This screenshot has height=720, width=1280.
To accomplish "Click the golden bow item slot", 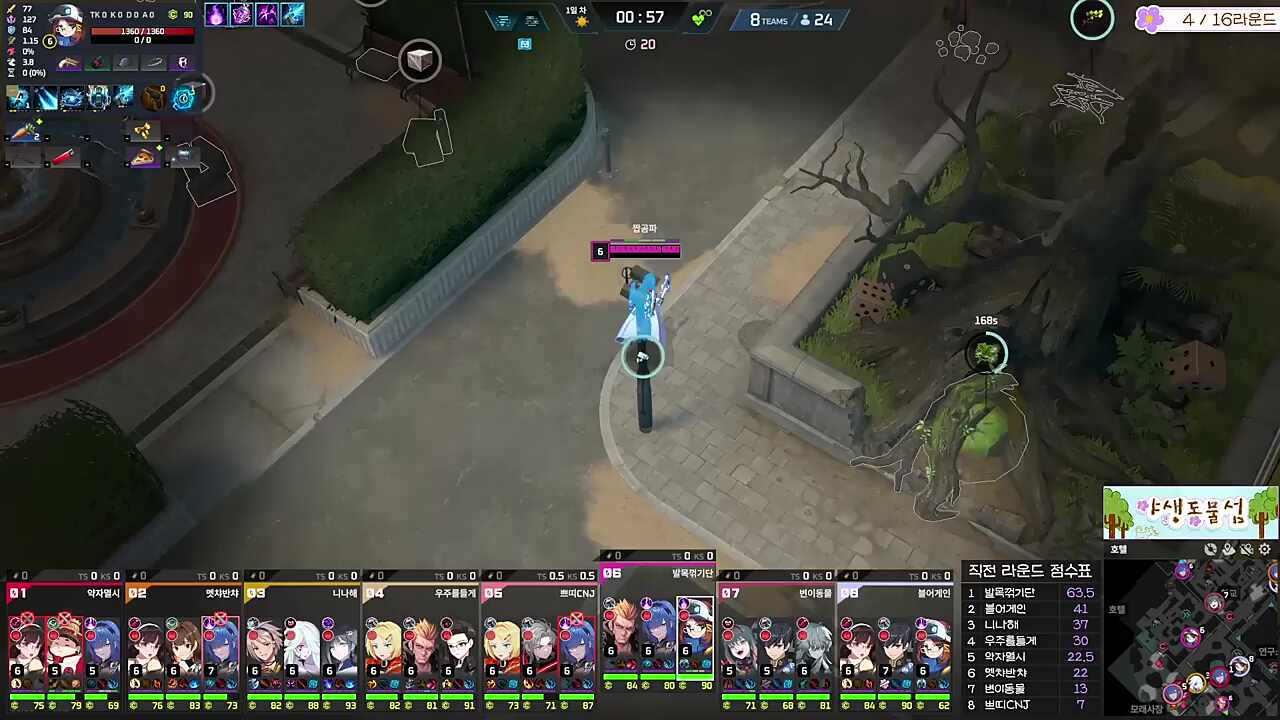I will (142, 131).
